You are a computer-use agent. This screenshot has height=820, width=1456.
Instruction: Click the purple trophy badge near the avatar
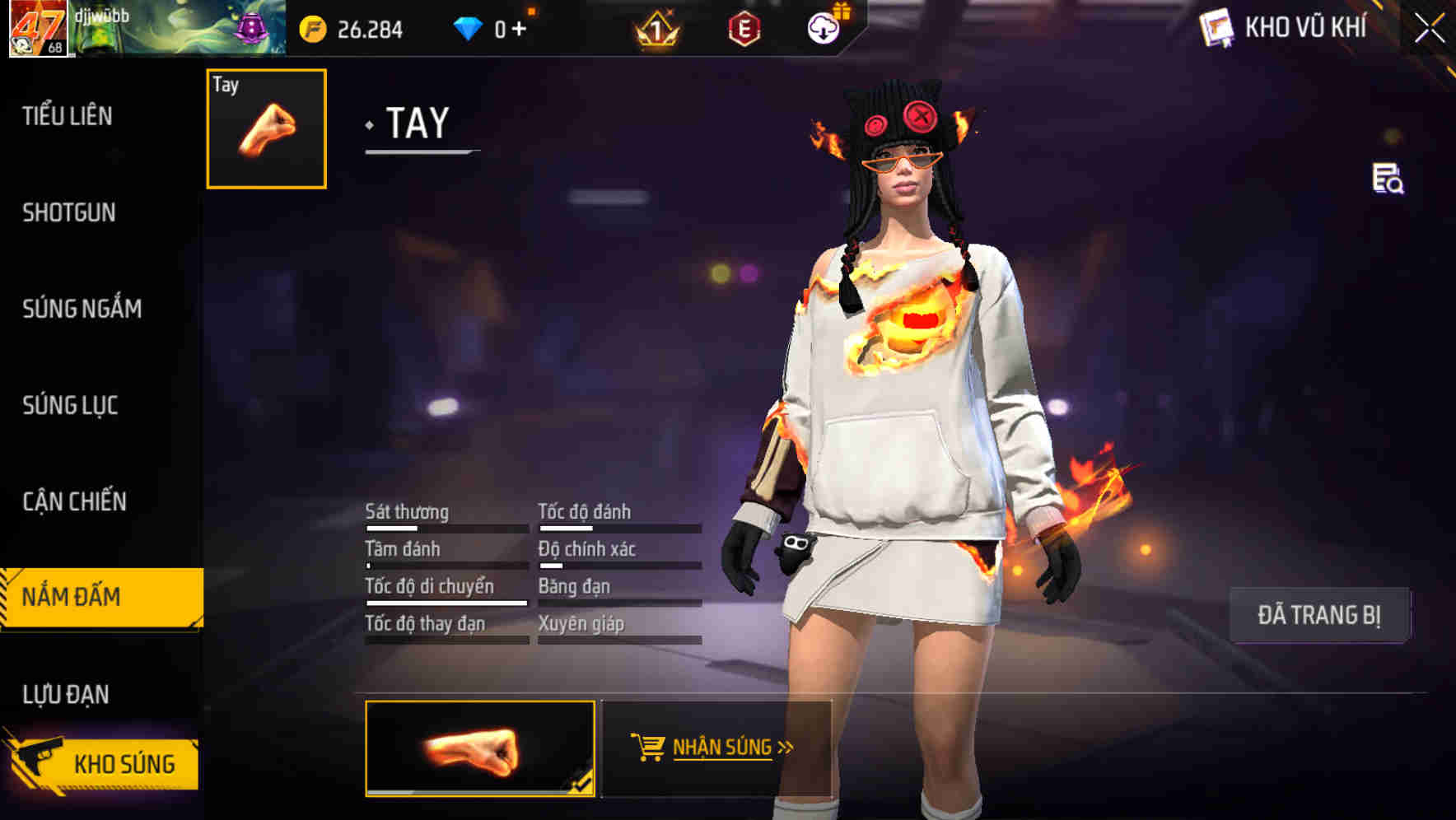[251, 27]
